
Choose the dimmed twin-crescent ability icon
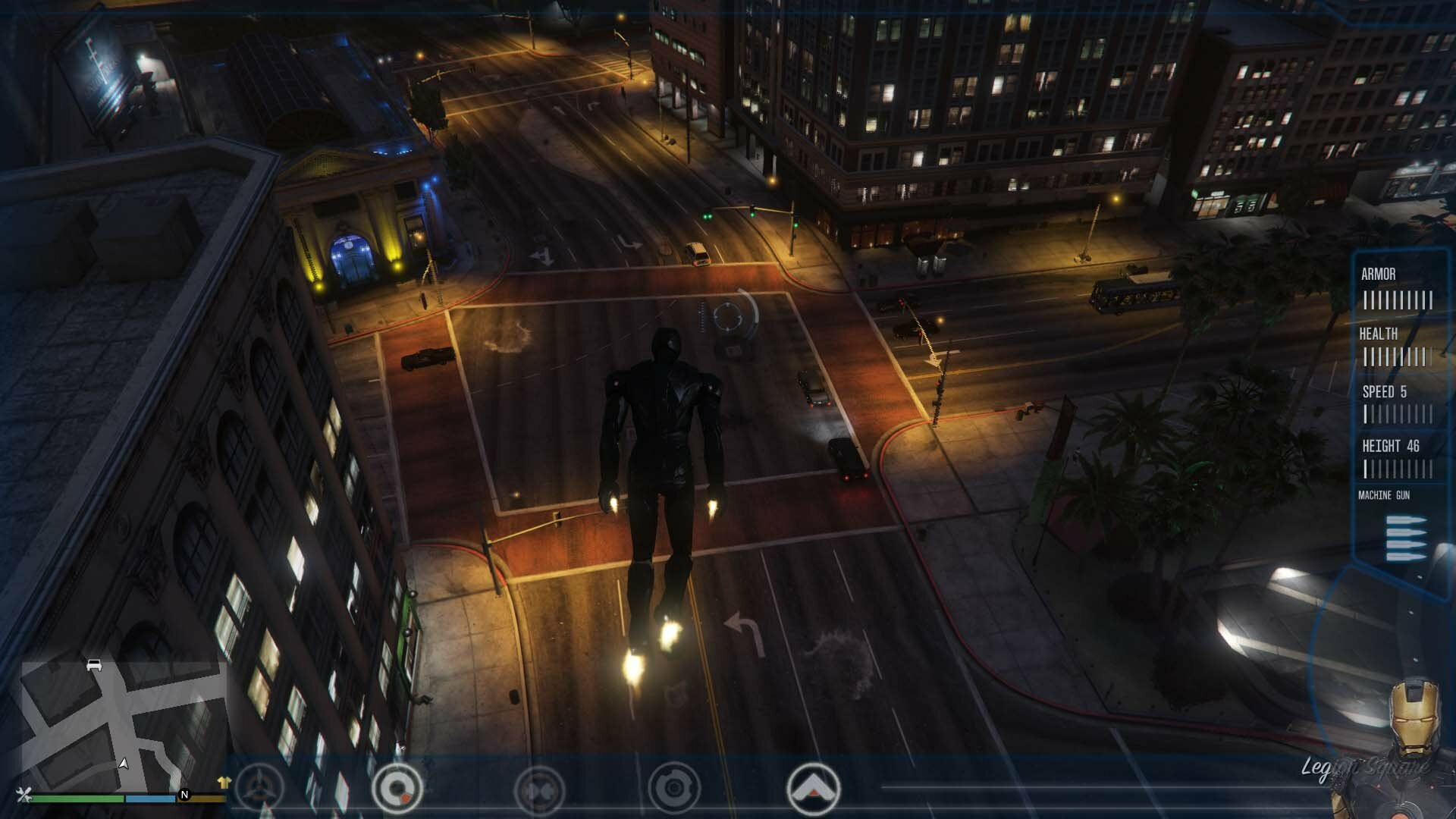click(x=539, y=790)
